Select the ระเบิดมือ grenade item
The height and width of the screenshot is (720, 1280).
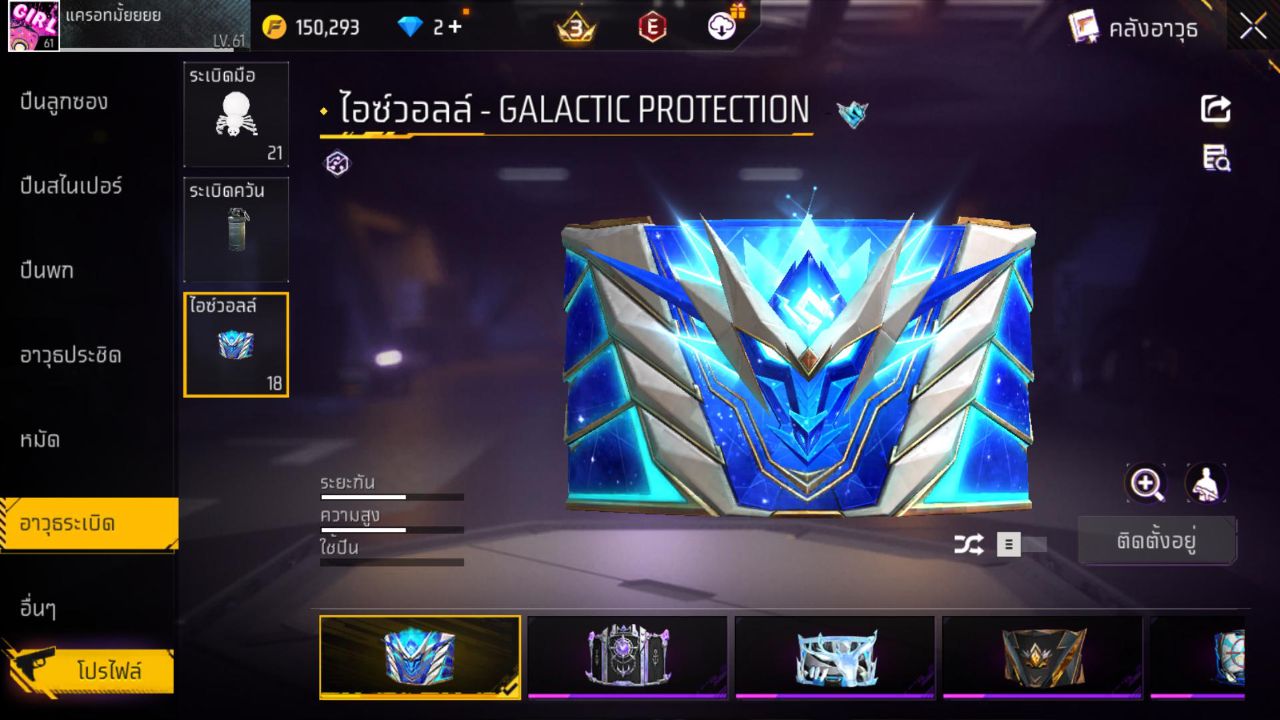[x=236, y=114]
